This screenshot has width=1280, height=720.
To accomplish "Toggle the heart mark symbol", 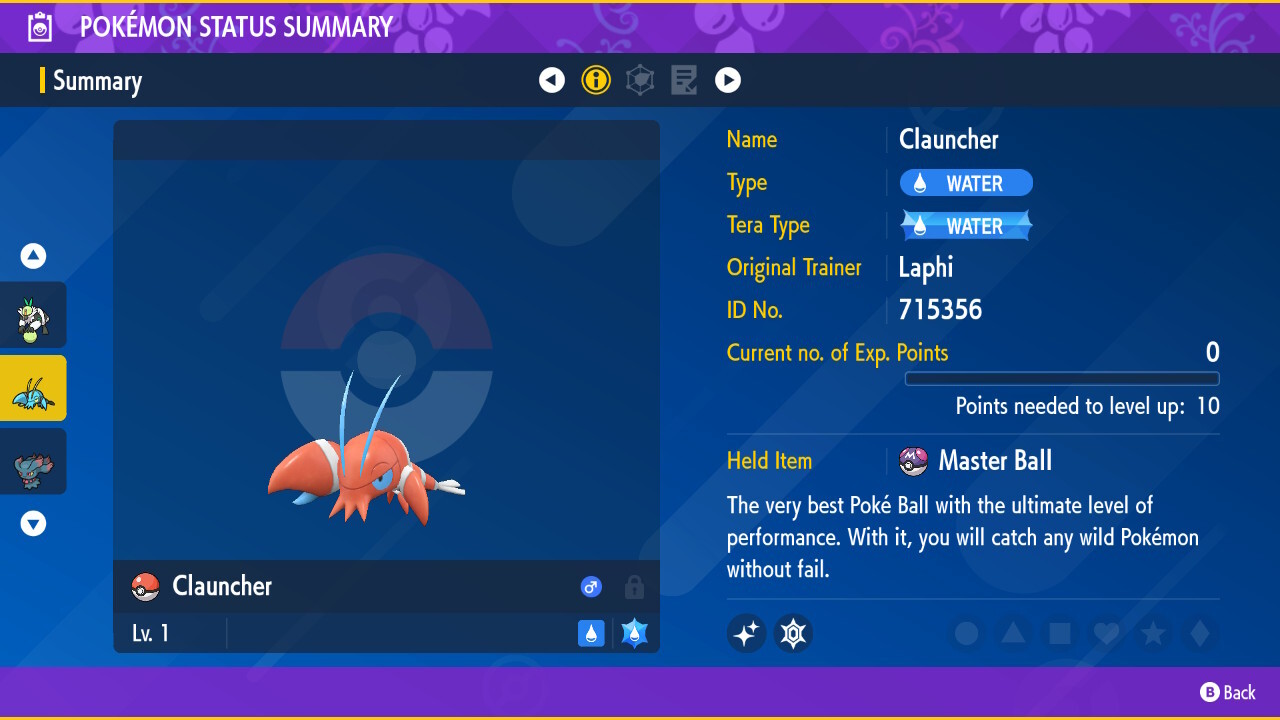I will click(x=1106, y=633).
